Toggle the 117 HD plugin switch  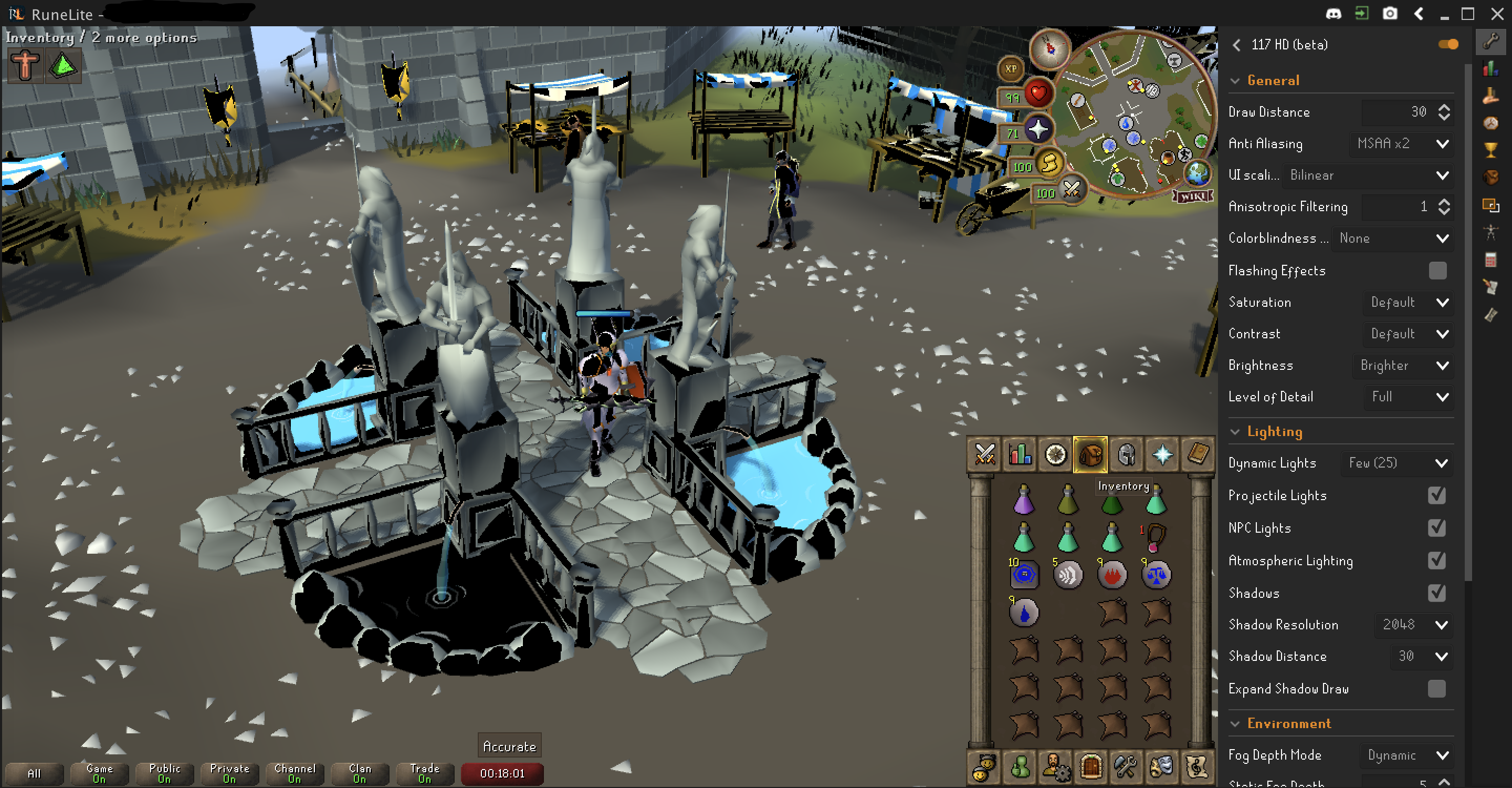(x=1447, y=45)
